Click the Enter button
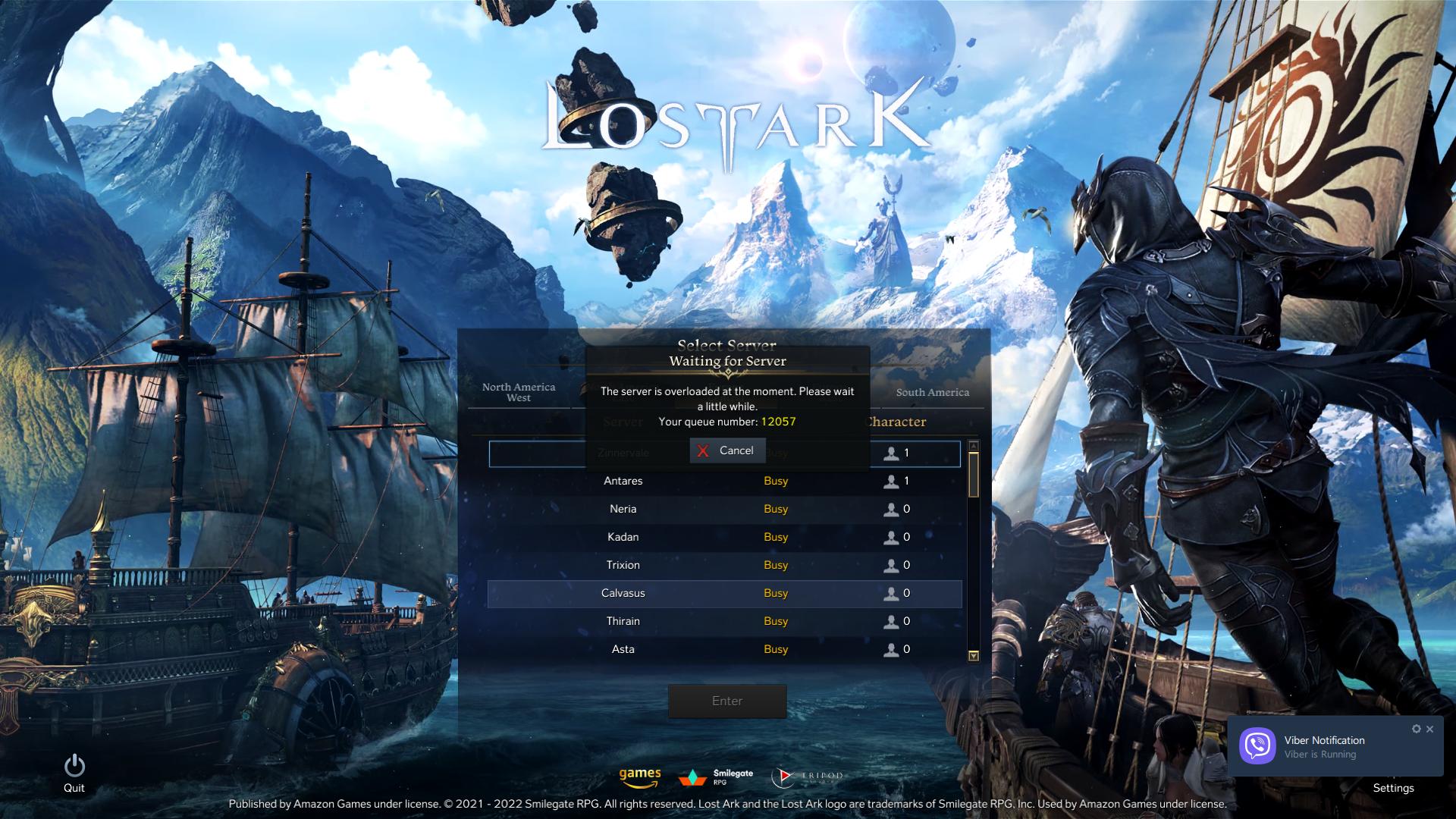Image resolution: width=1456 pixels, height=819 pixels. point(726,701)
